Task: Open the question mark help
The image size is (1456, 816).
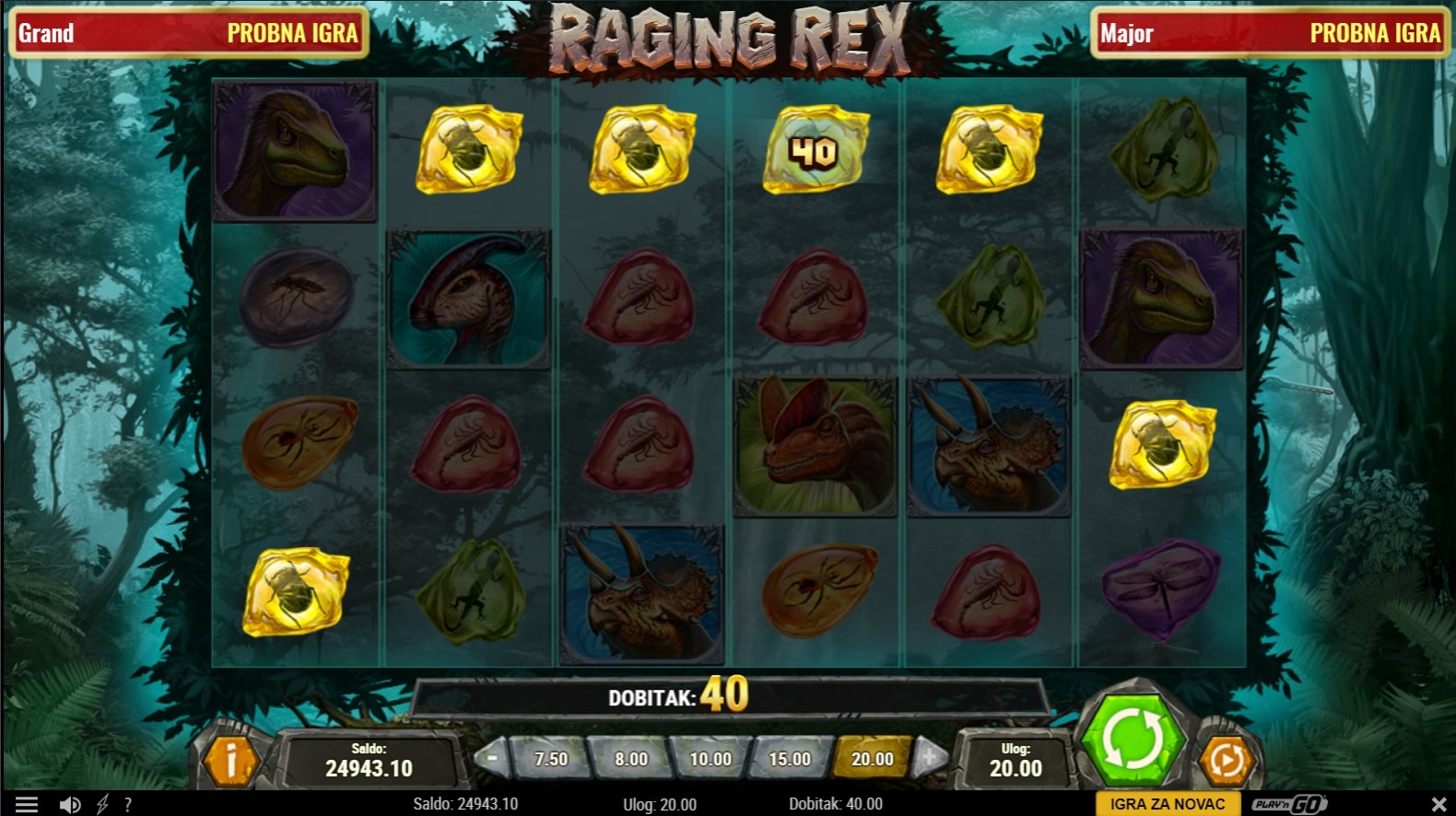Action: [x=128, y=805]
